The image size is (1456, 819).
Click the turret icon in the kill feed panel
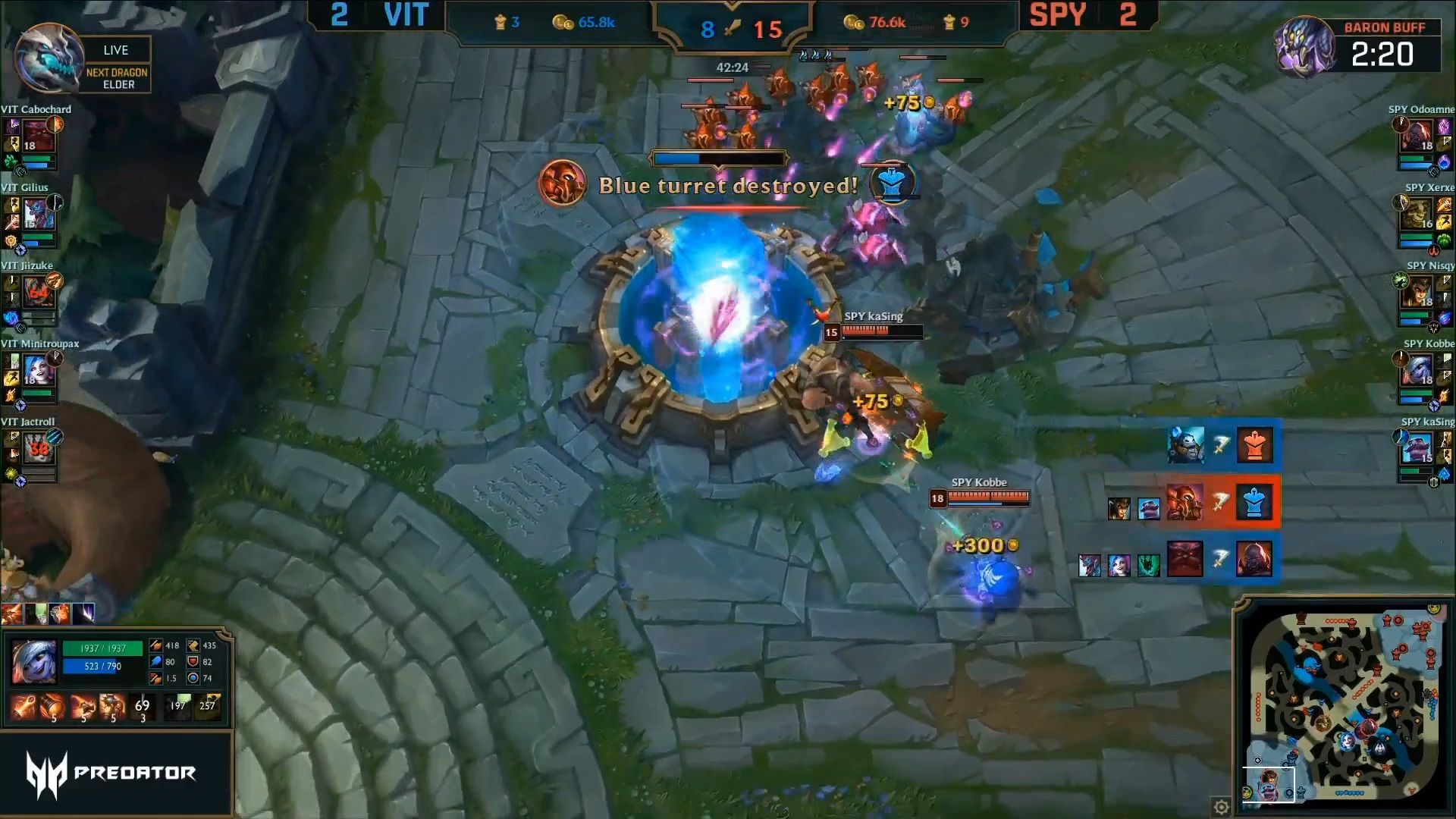click(1255, 504)
